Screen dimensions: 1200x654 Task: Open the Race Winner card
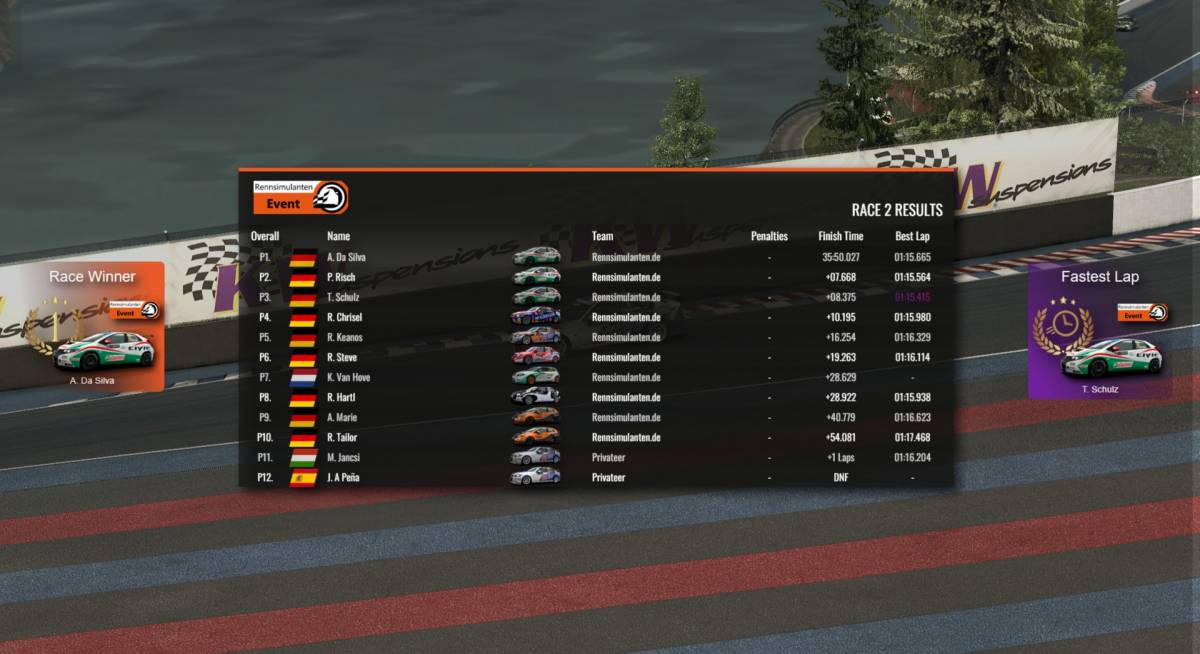pyautogui.click(x=105, y=327)
